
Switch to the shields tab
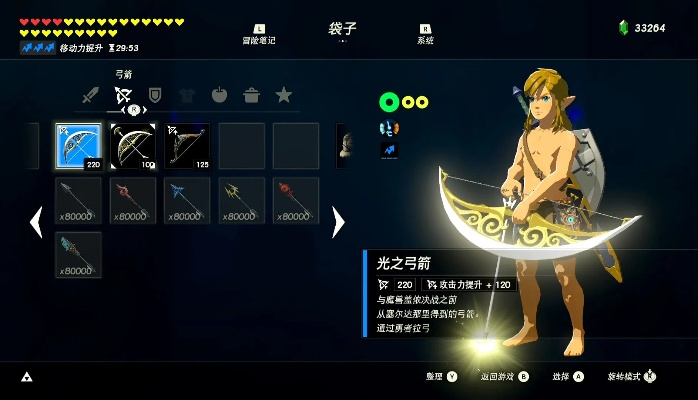(x=155, y=96)
